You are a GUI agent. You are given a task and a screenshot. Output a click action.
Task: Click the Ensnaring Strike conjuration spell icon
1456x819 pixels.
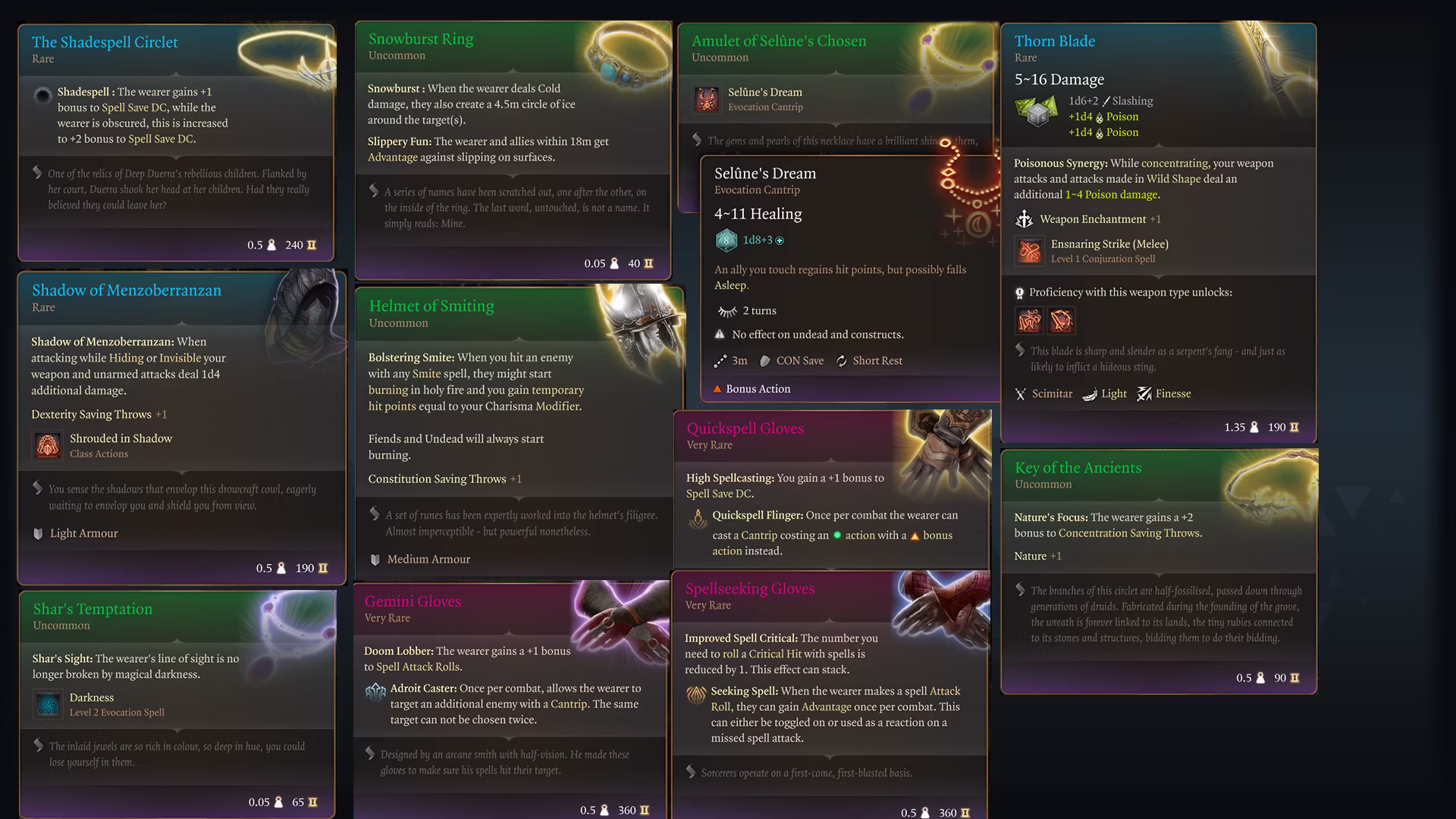click(1029, 251)
